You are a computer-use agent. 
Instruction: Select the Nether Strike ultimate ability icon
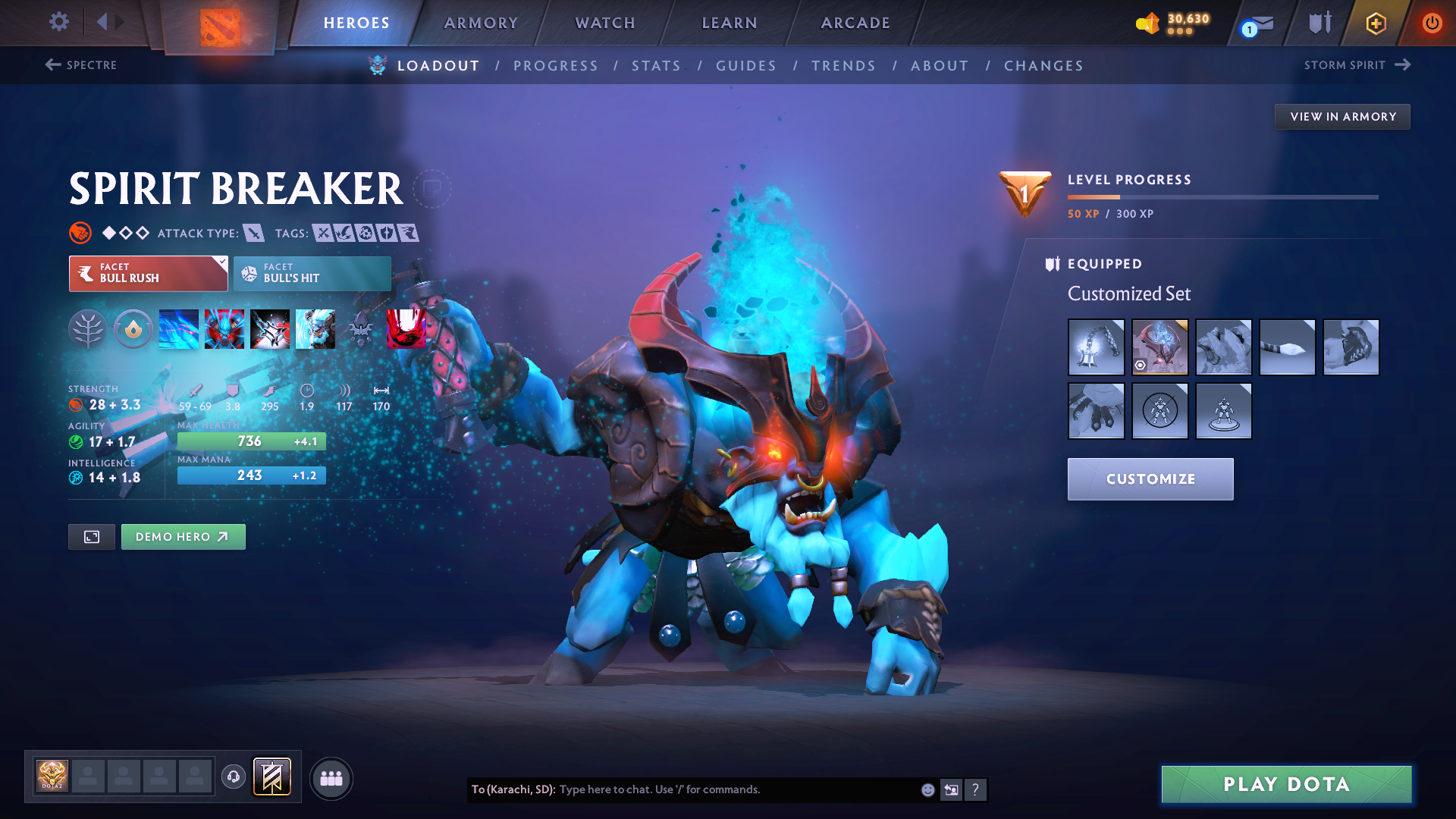tap(315, 328)
